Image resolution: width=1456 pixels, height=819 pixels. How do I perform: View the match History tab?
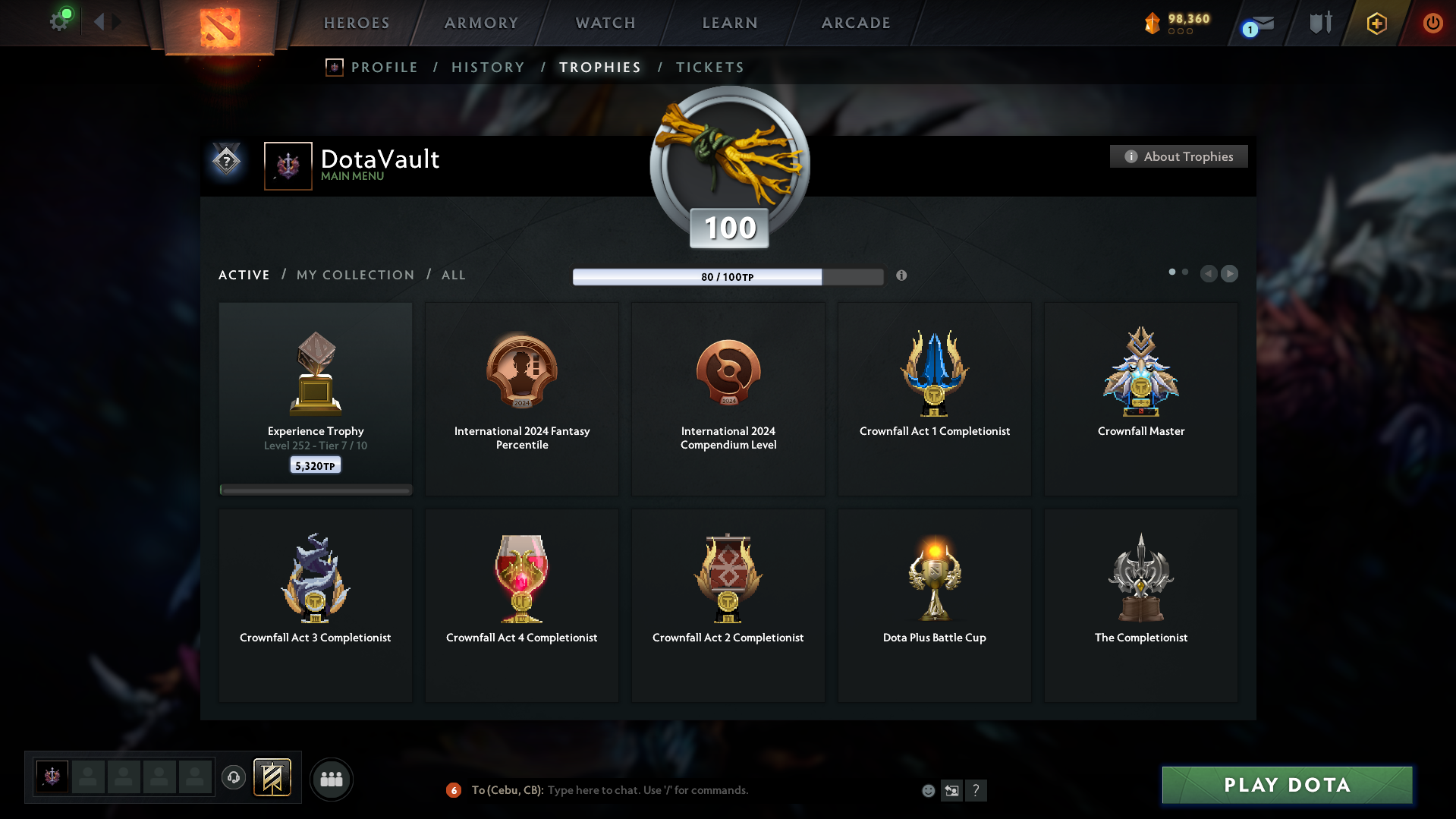point(488,68)
